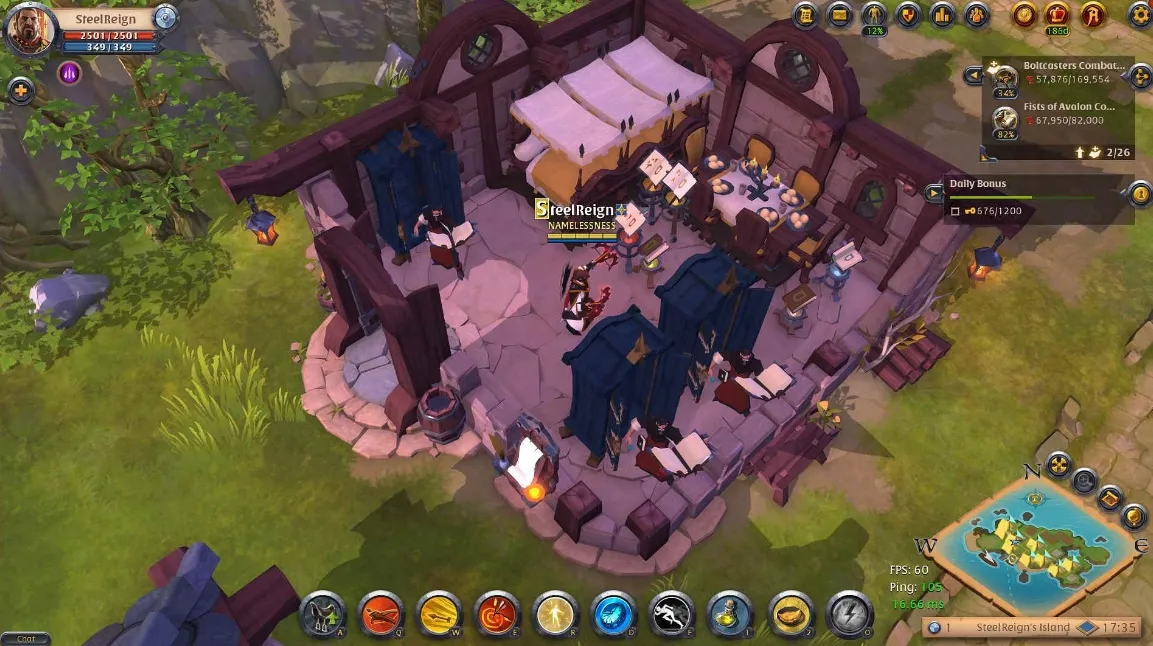Open the premium crown icon showing 186d

coord(1057,14)
